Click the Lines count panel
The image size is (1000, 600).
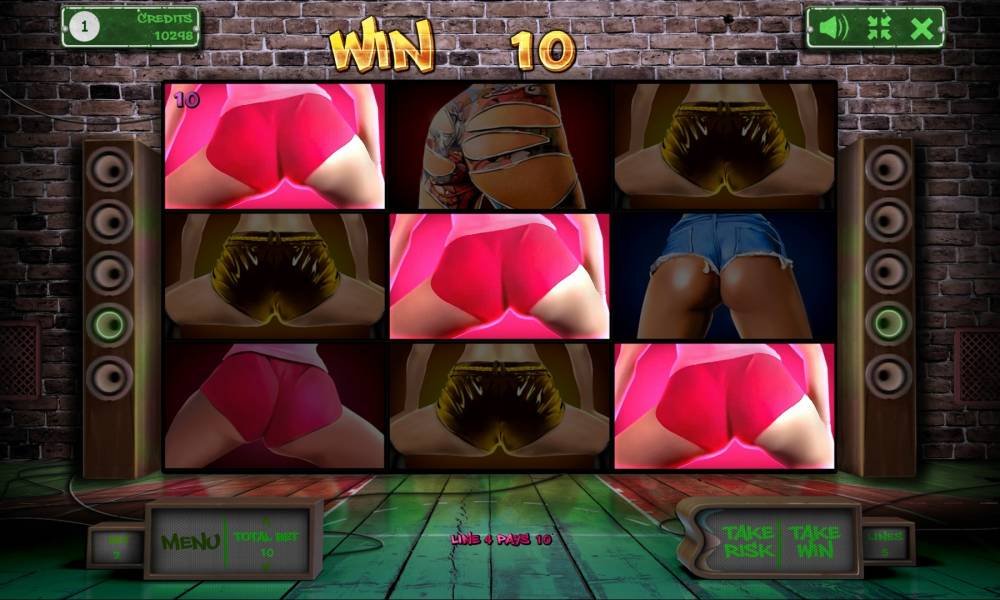(888, 543)
